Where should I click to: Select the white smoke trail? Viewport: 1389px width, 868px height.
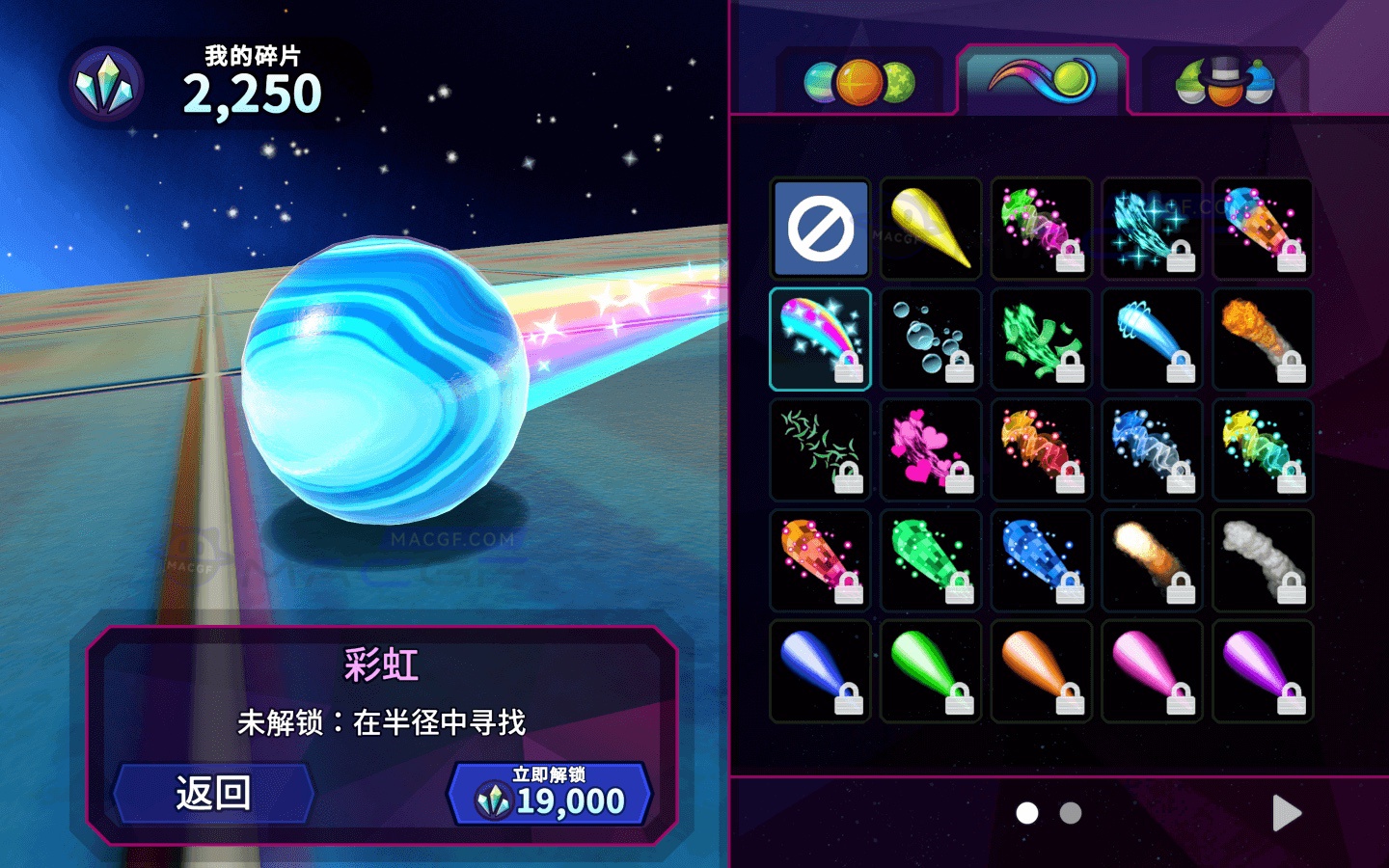1263,559
